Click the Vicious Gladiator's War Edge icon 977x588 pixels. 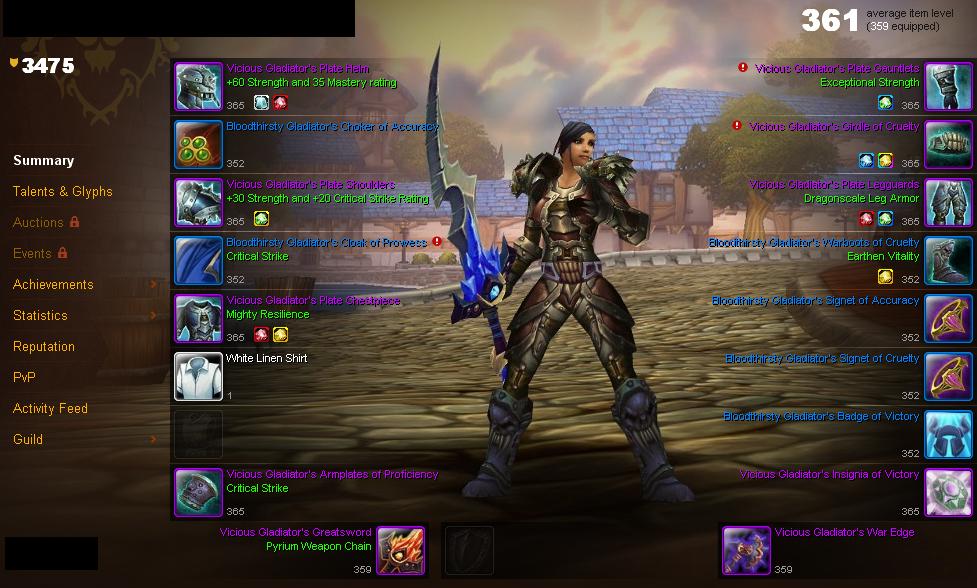click(746, 551)
